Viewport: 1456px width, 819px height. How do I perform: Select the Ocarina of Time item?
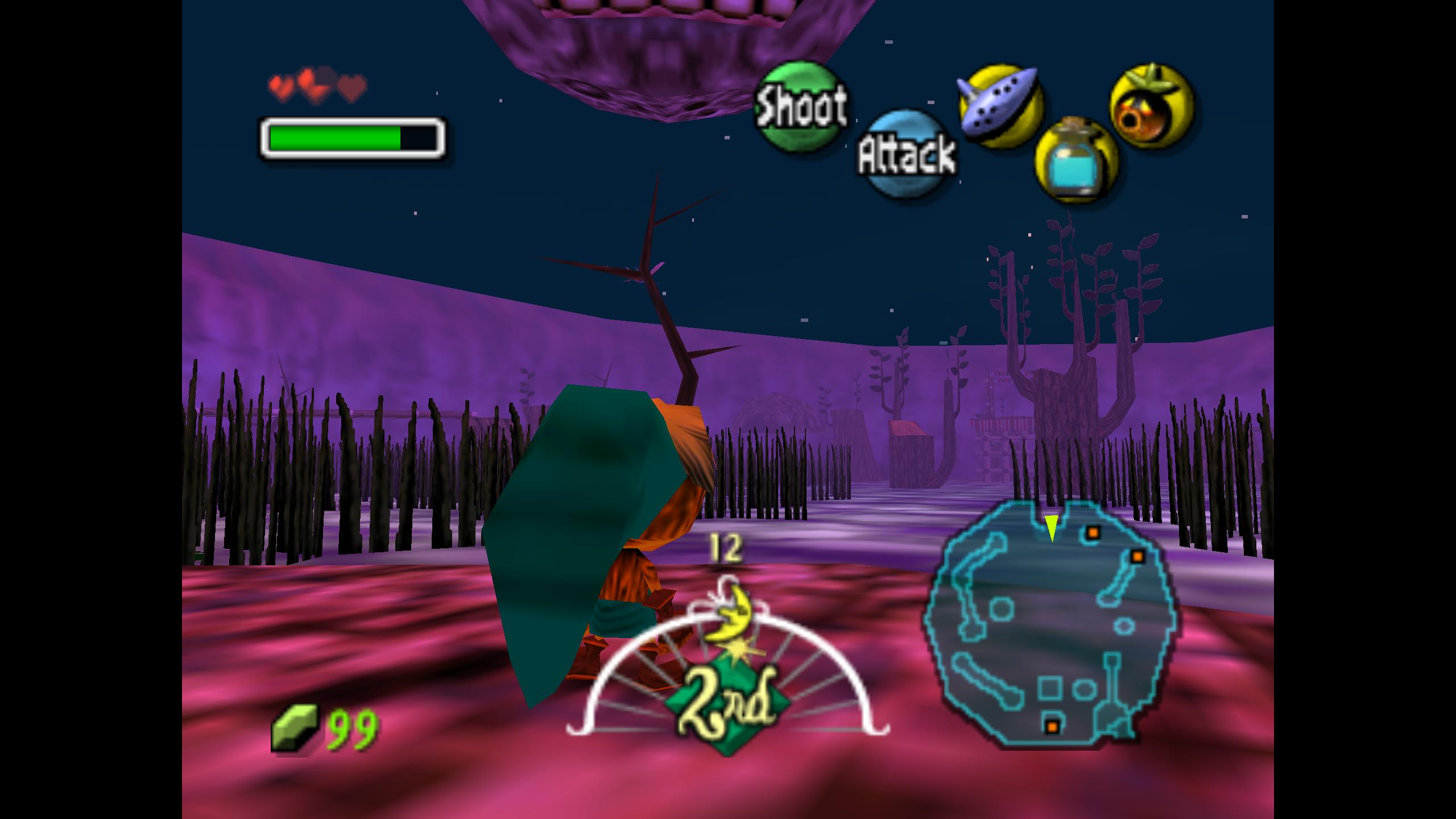click(1000, 105)
